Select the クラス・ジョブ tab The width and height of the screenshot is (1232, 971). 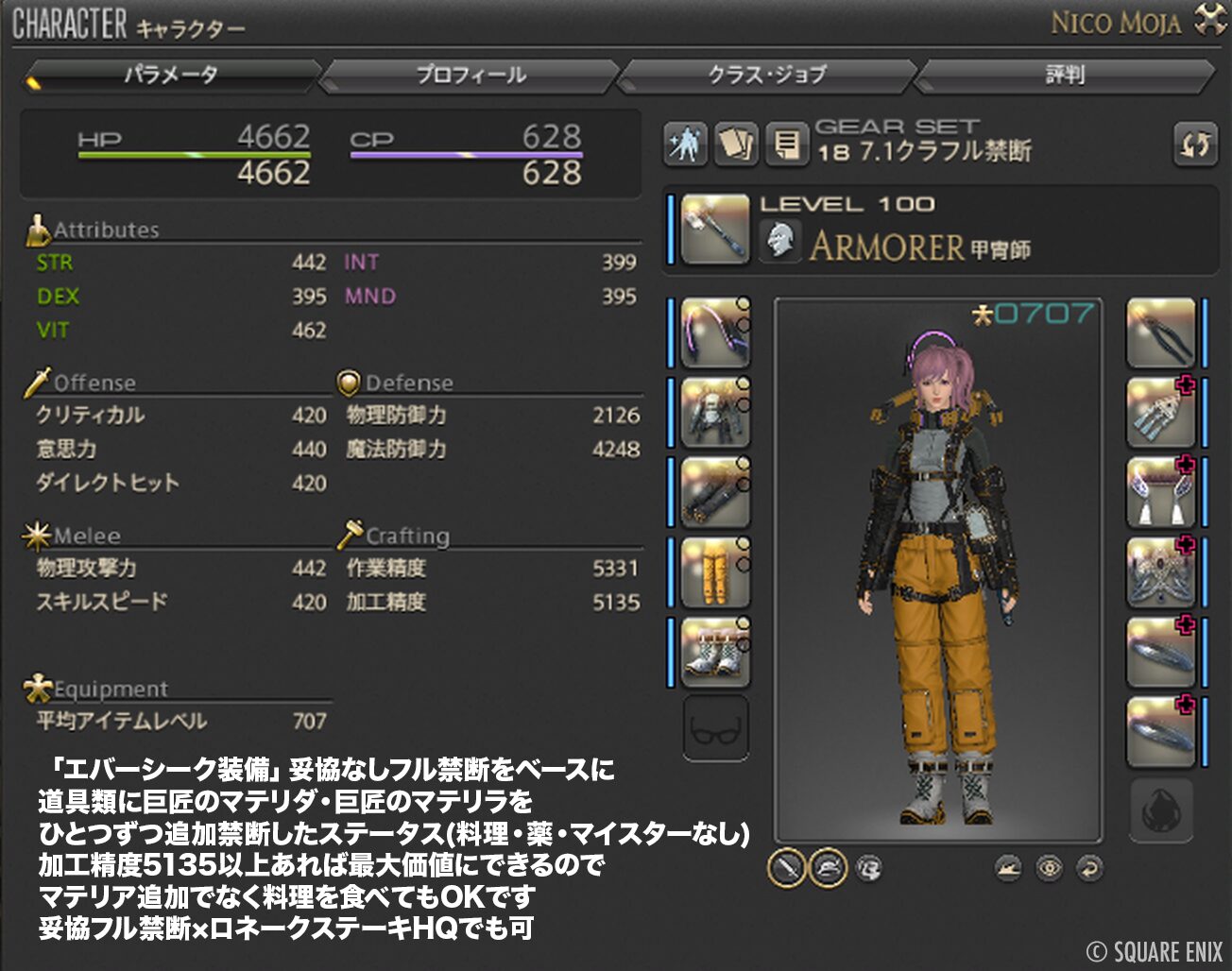pyautogui.click(x=767, y=75)
